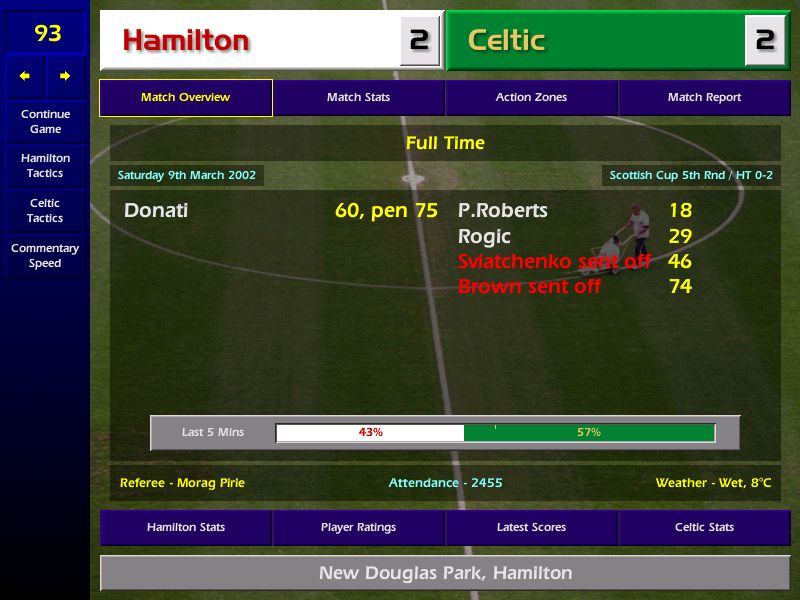This screenshot has width=800, height=600.
Task: Check the Latest Scores
Action: 531,527
